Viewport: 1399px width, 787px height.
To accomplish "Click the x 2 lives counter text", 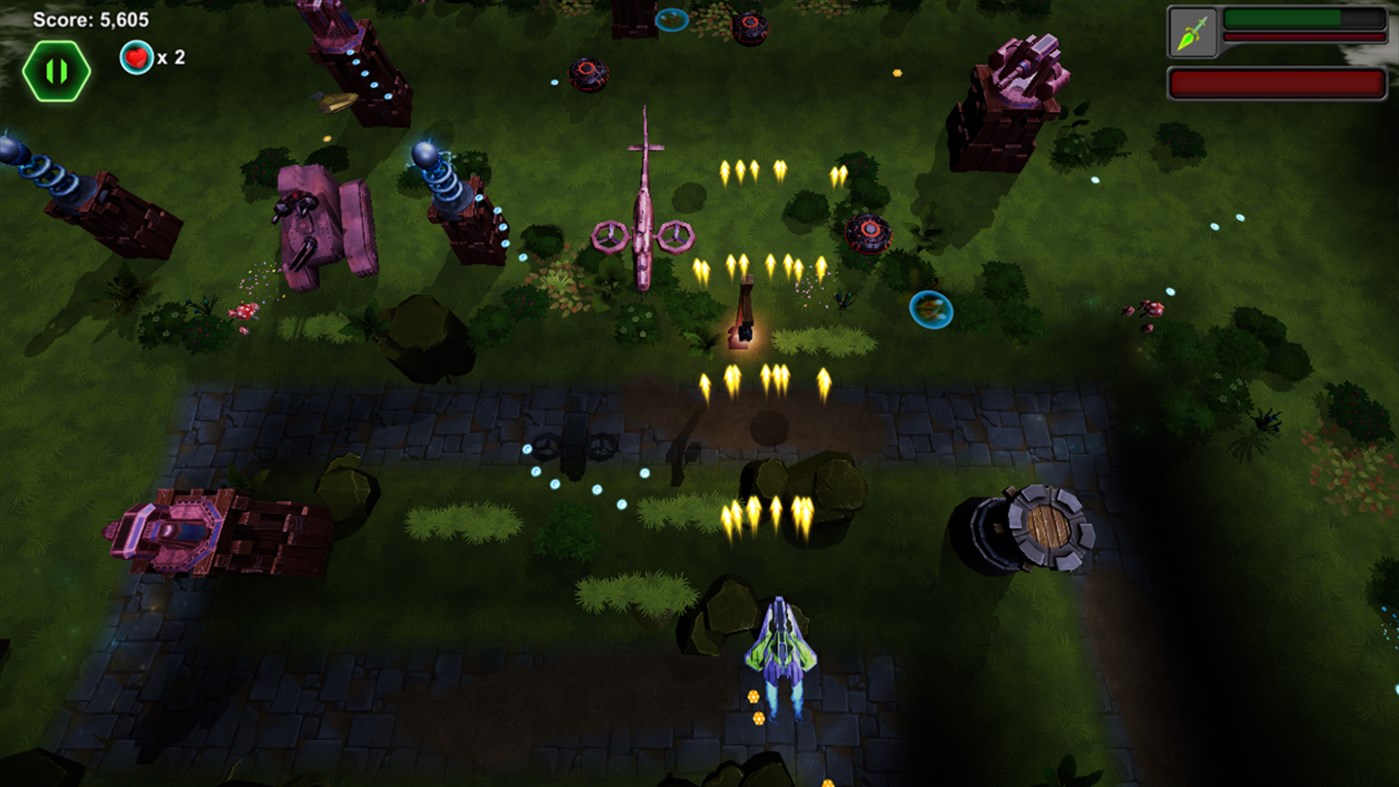I will (172, 58).
